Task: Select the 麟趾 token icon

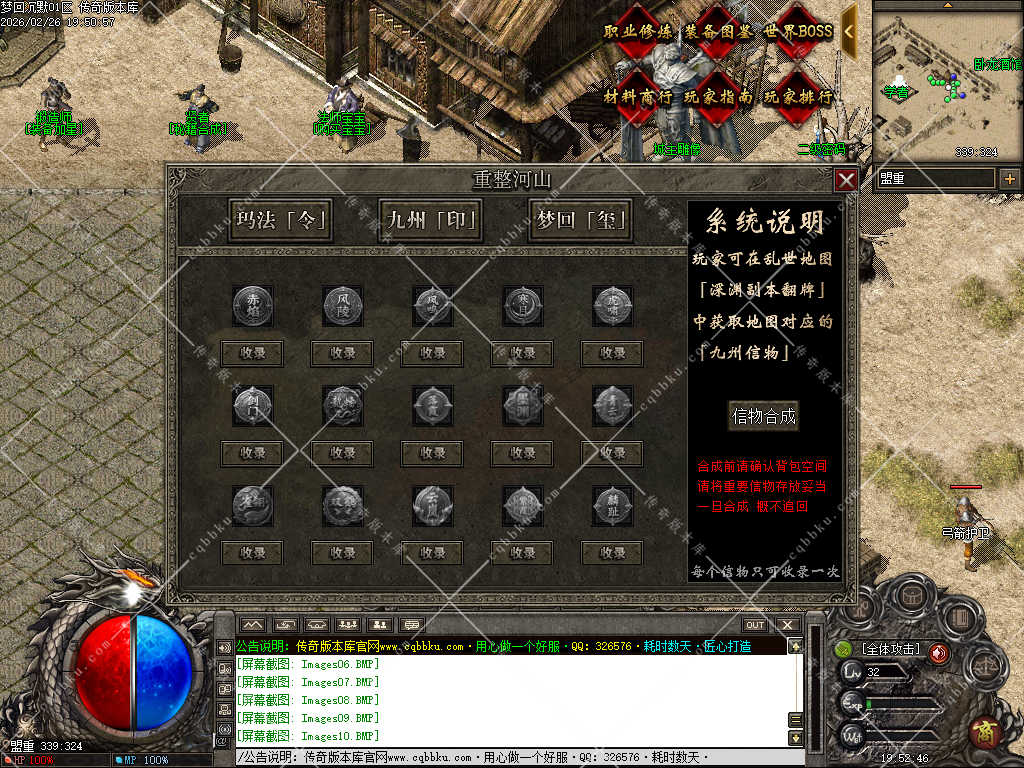Action: [612, 505]
